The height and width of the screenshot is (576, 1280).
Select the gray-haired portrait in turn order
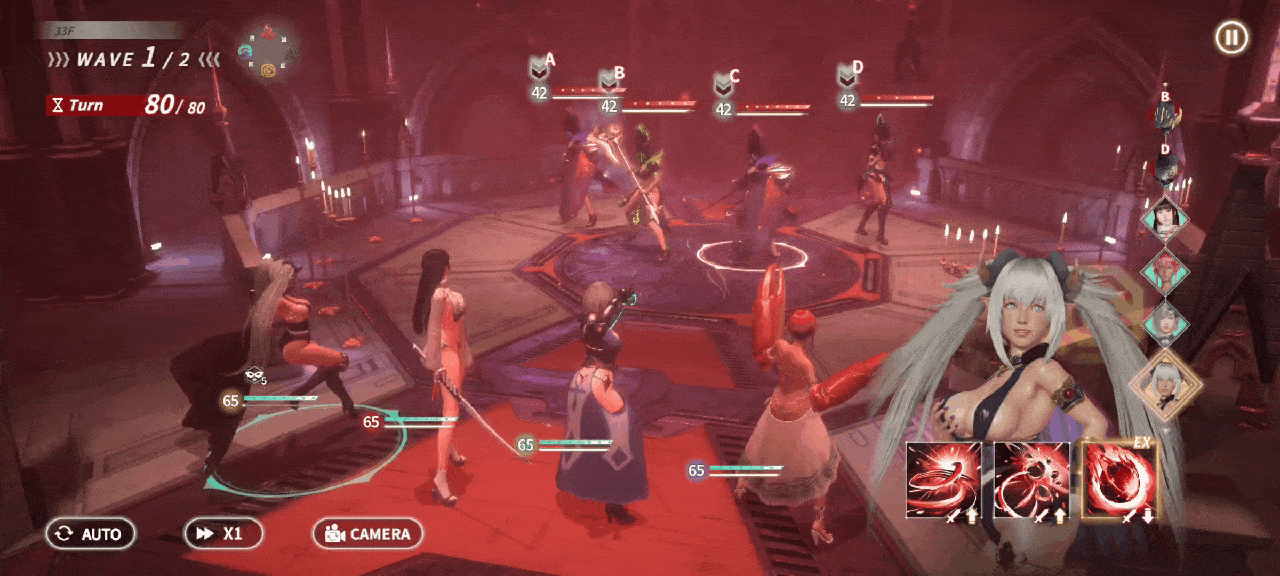pos(1165,324)
